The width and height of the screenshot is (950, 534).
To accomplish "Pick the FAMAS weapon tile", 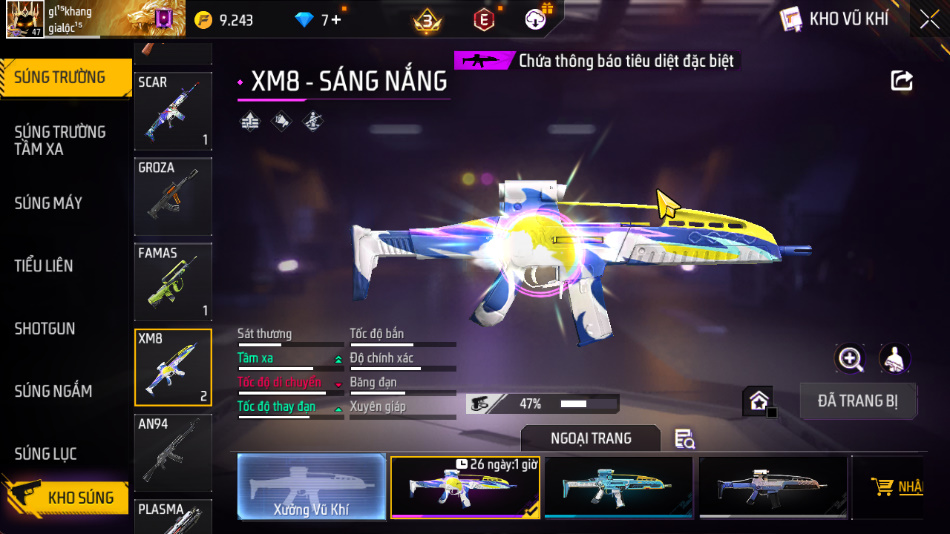I will click(x=173, y=281).
